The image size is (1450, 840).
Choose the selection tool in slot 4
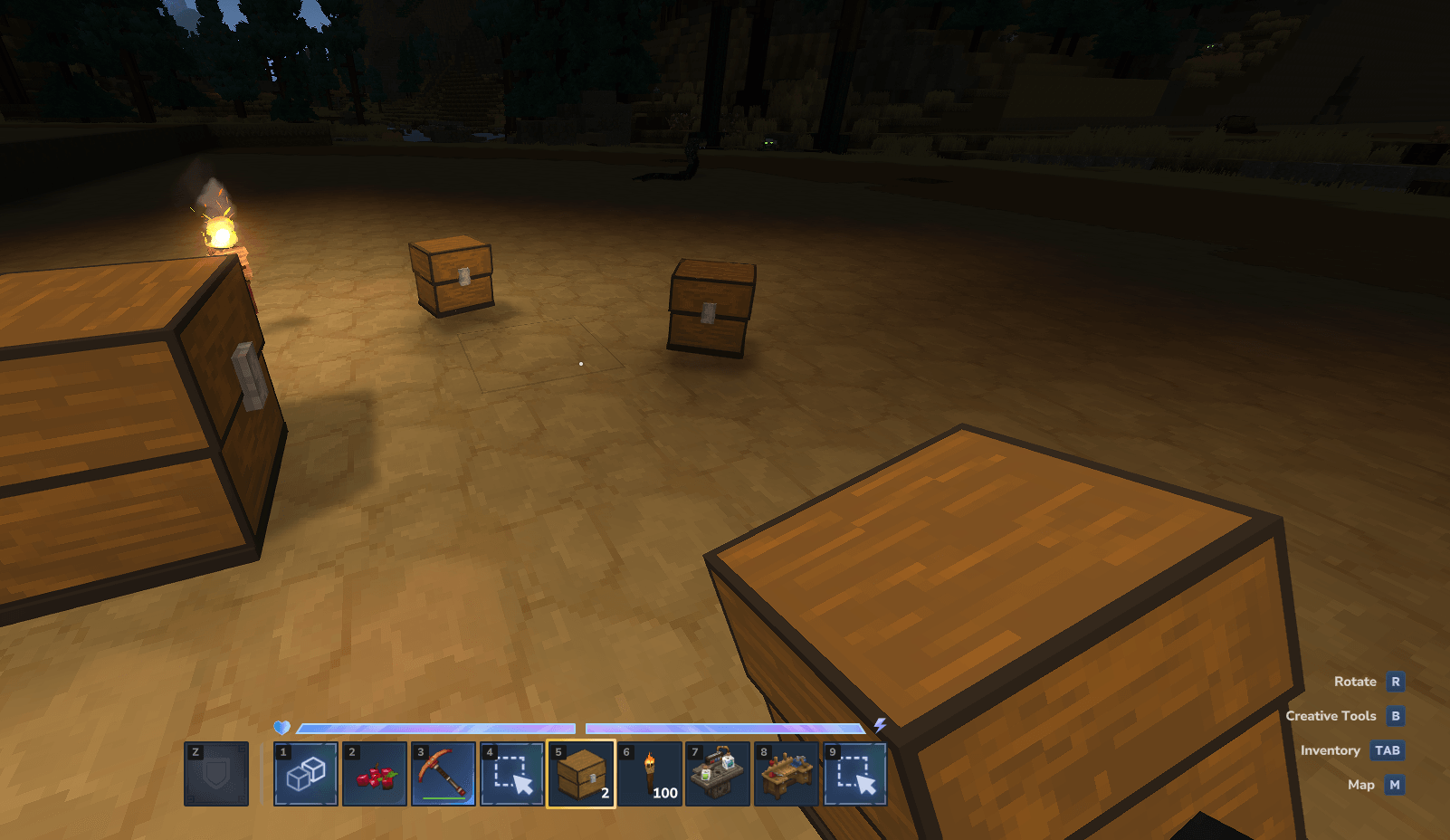tap(512, 774)
